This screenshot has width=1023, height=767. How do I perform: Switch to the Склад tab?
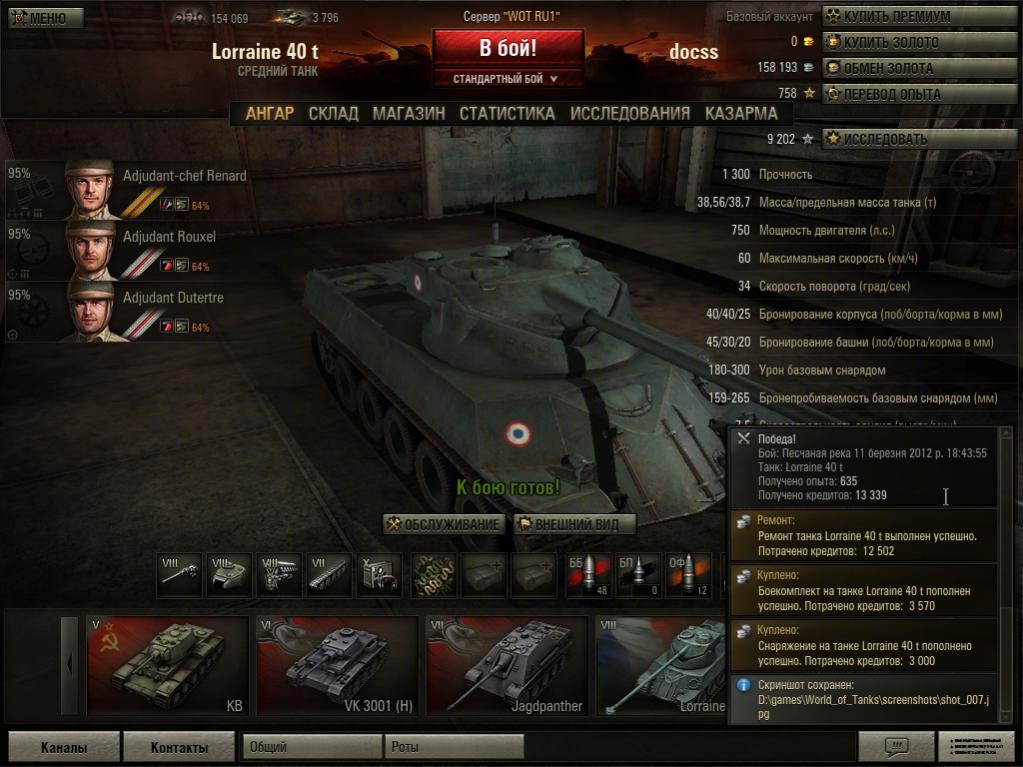[333, 113]
